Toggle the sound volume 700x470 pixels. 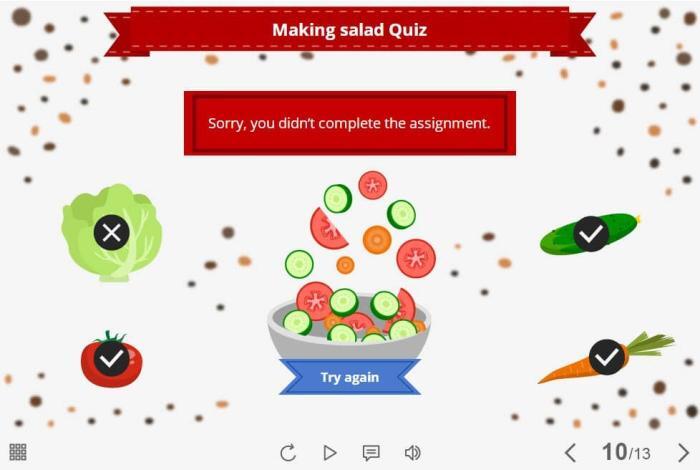click(412, 453)
